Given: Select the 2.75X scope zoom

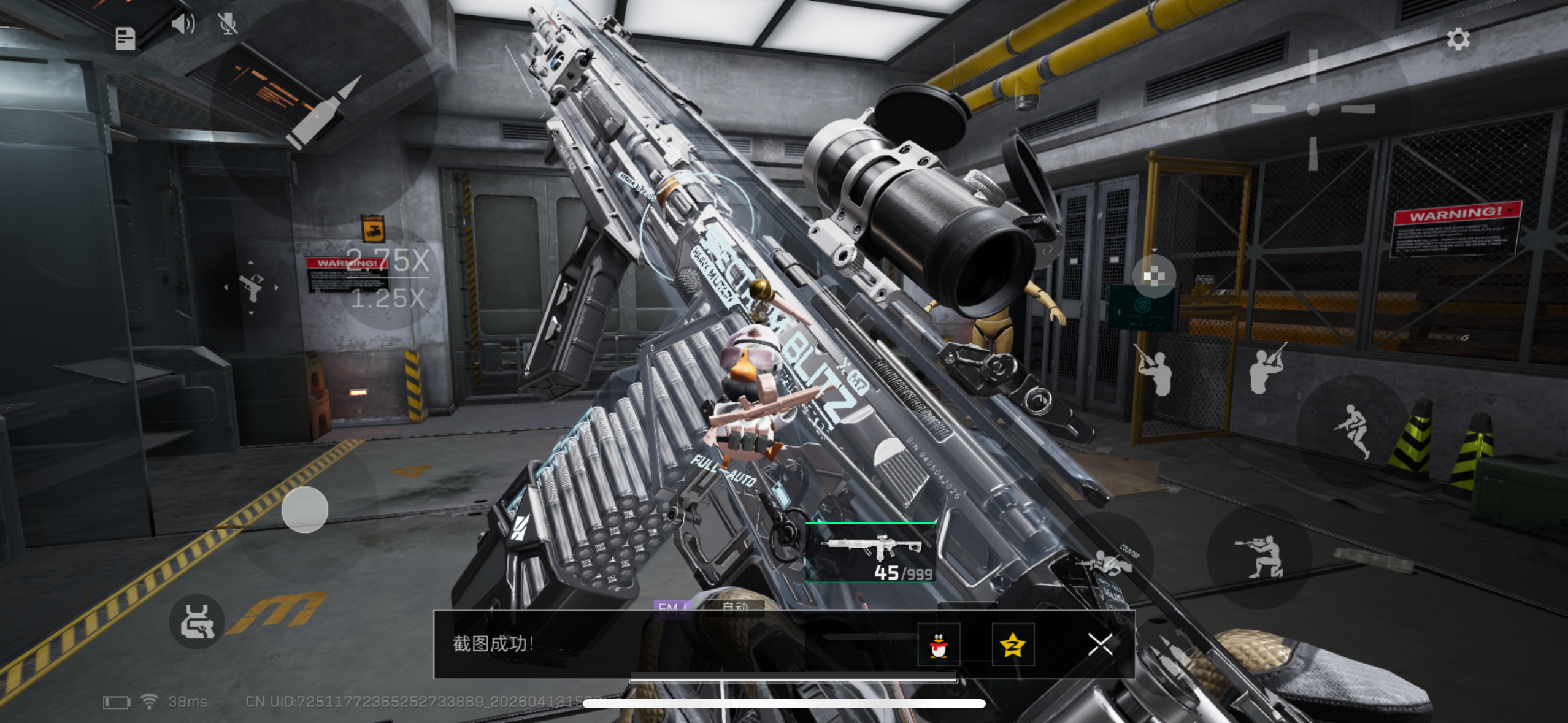Looking at the screenshot, I should (x=387, y=261).
